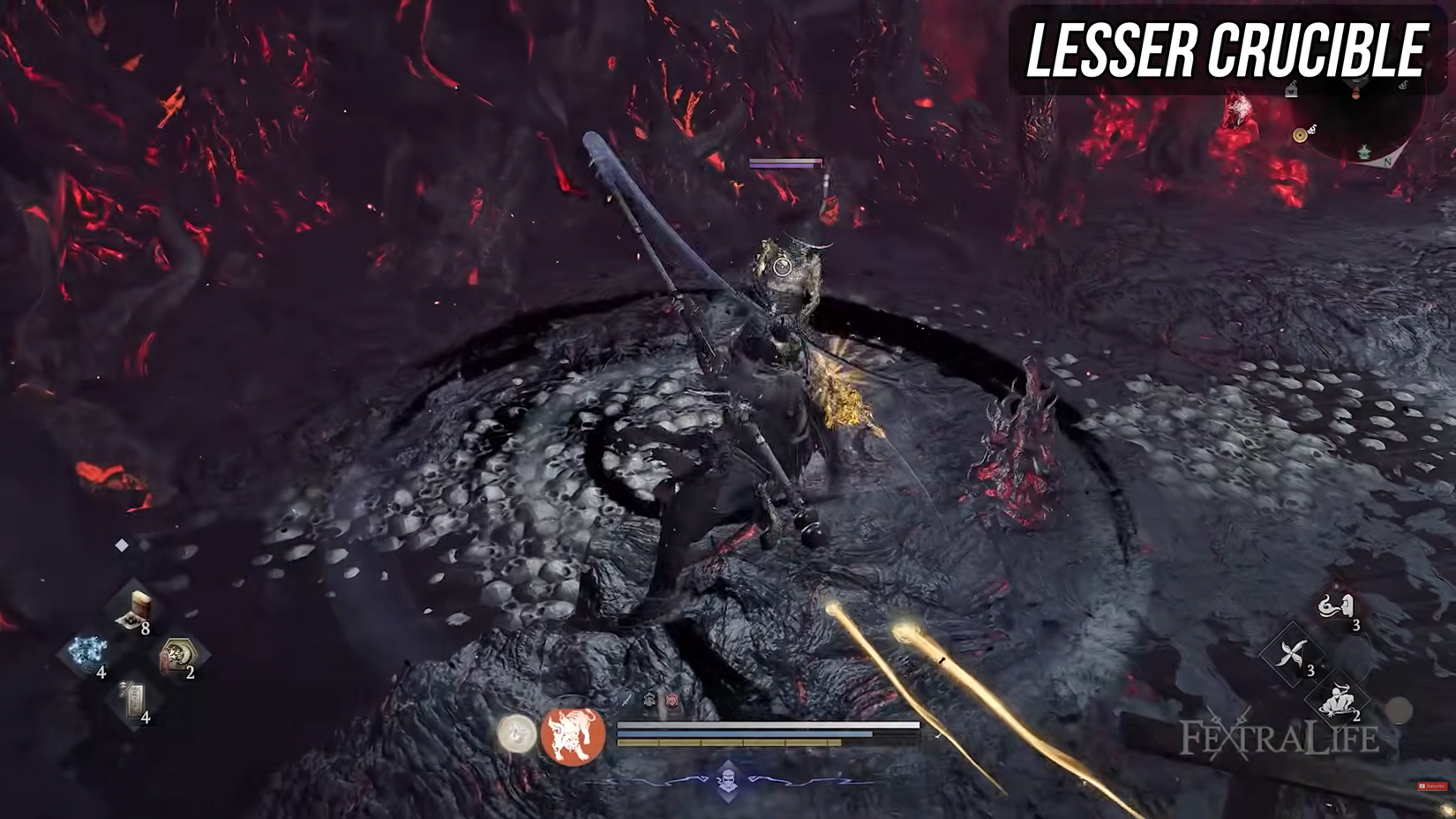The width and height of the screenshot is (1456, 819).
Task: Select the gesture ability with count 3
Action: click(1337, 607)
